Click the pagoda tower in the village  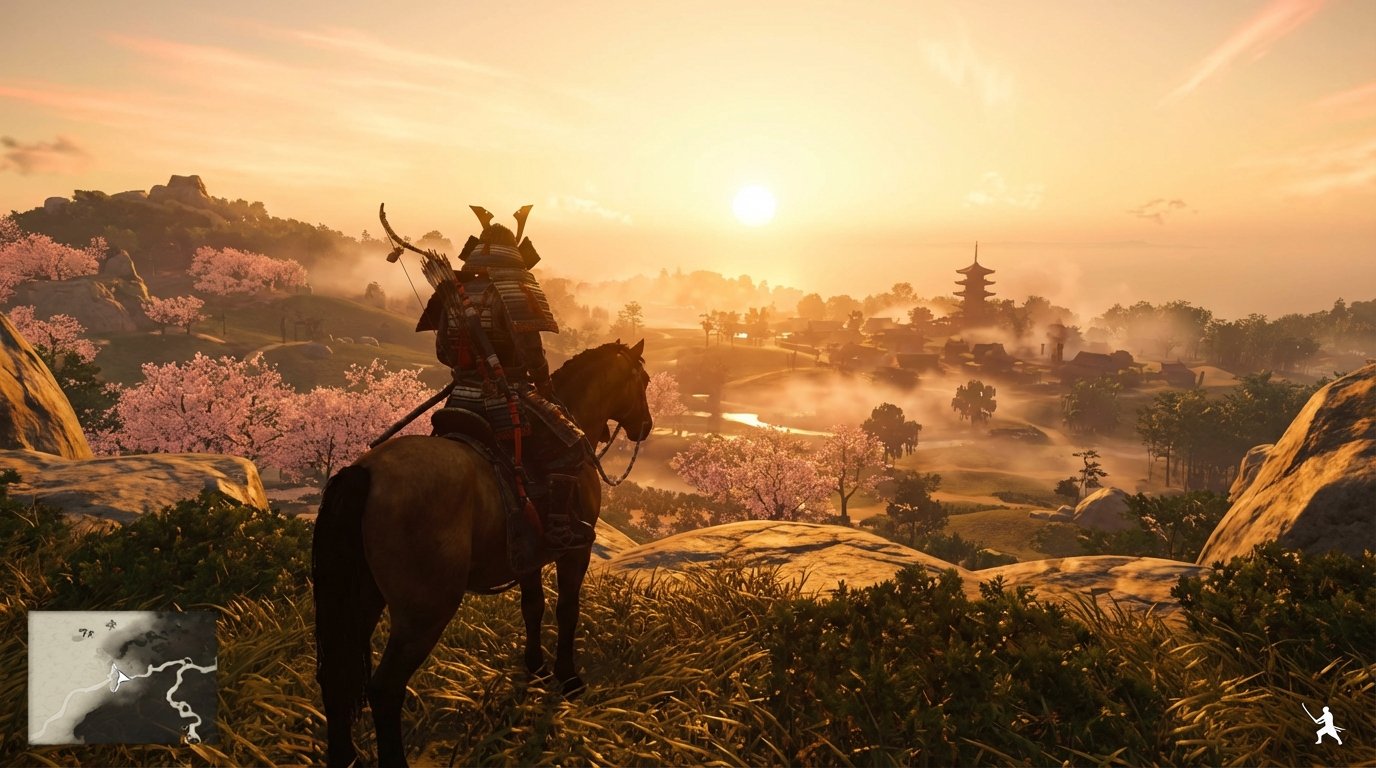point(975,280)
